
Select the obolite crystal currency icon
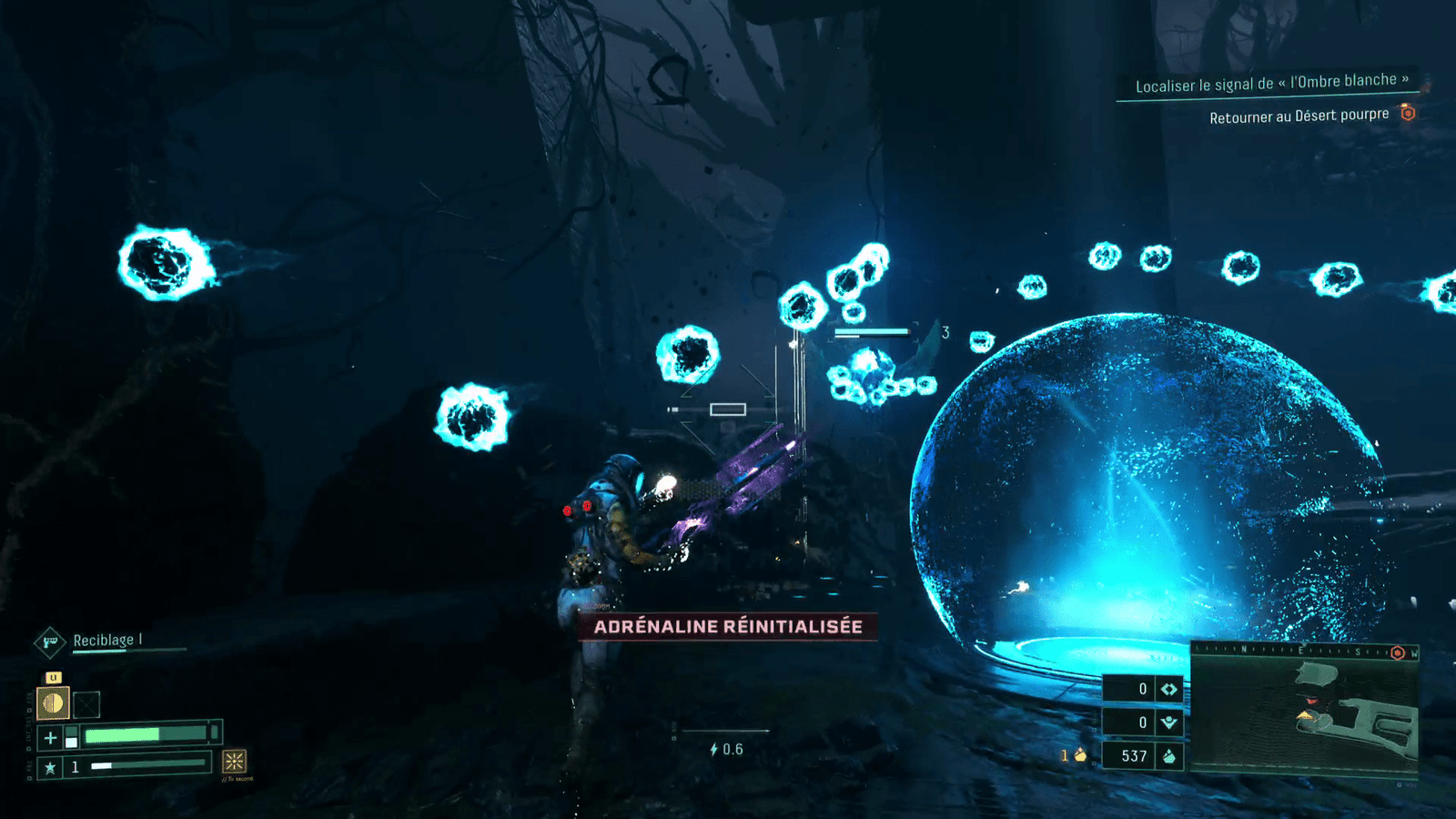point(1168,756)
